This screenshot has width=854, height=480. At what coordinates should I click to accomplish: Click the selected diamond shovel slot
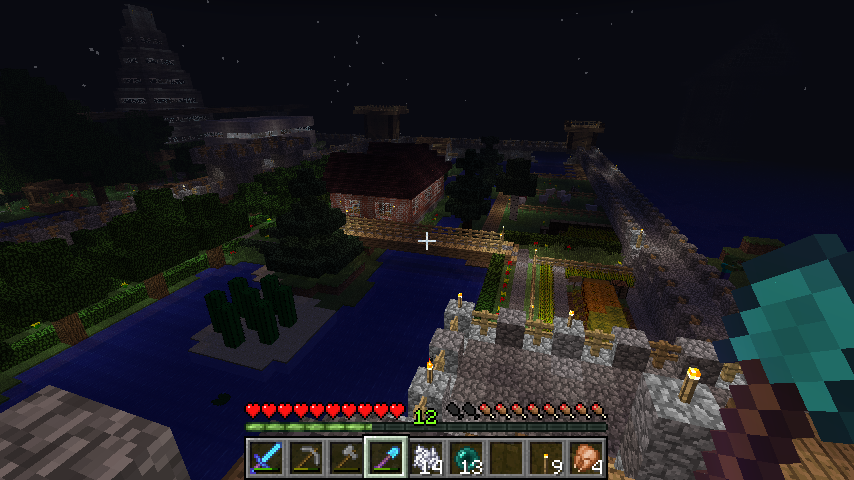pyautogui.click(x=386, y=458)
